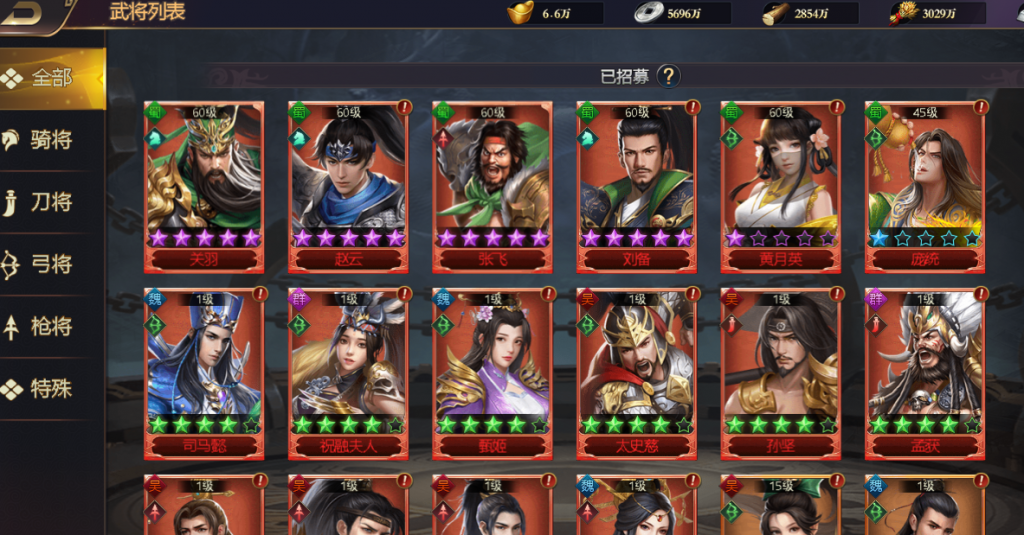The width and height of the screenshot is (1024, 535).
Task: Click the help question mark beside 已招募
Action: tap(668, 76)
